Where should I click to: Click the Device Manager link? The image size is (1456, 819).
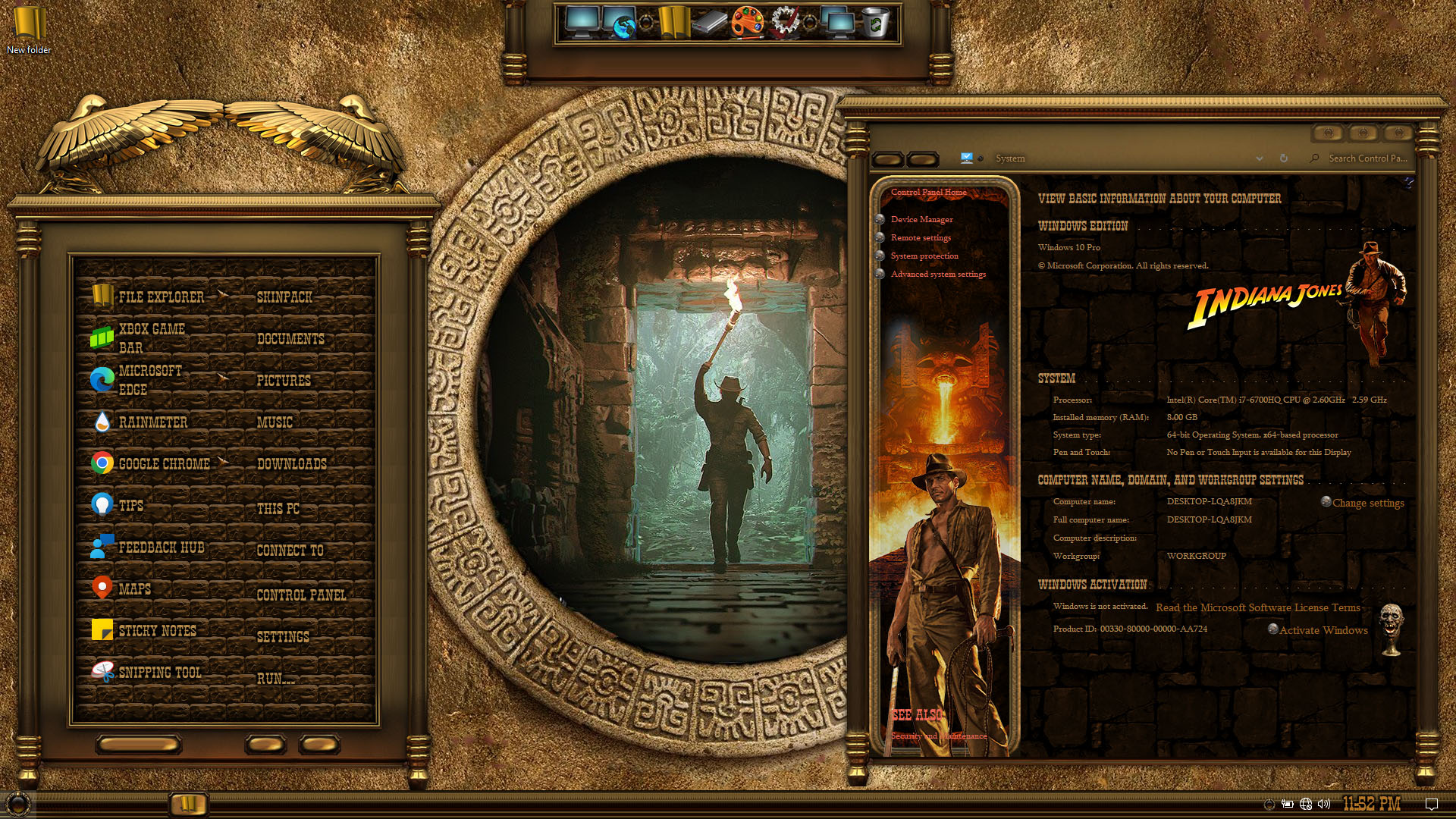pyautogui.click(x=921, y=219)
